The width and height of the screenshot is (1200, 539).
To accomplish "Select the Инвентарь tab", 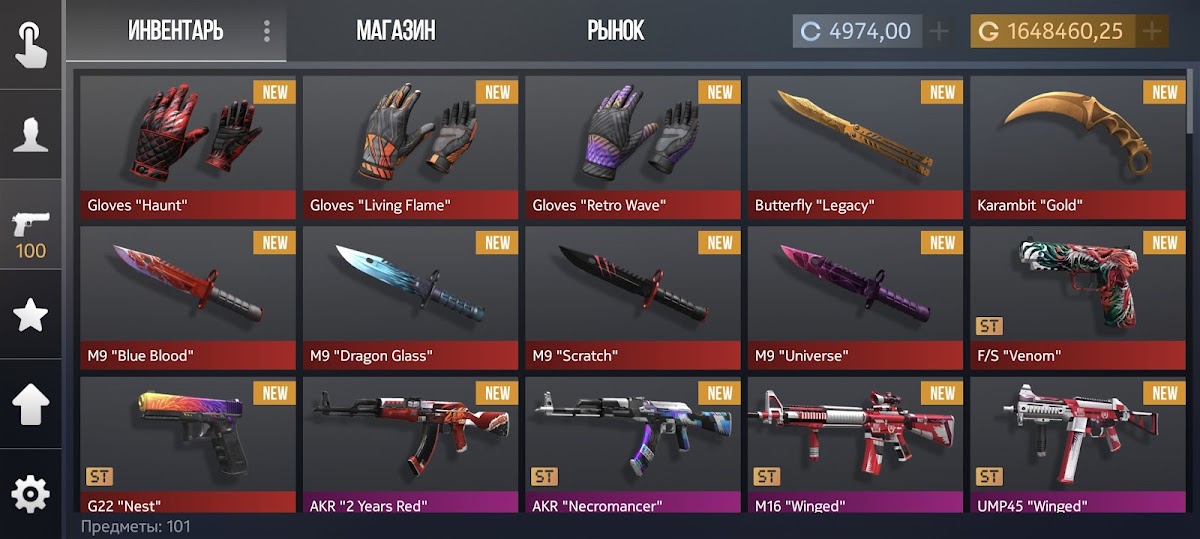I will tap(175, 31).
